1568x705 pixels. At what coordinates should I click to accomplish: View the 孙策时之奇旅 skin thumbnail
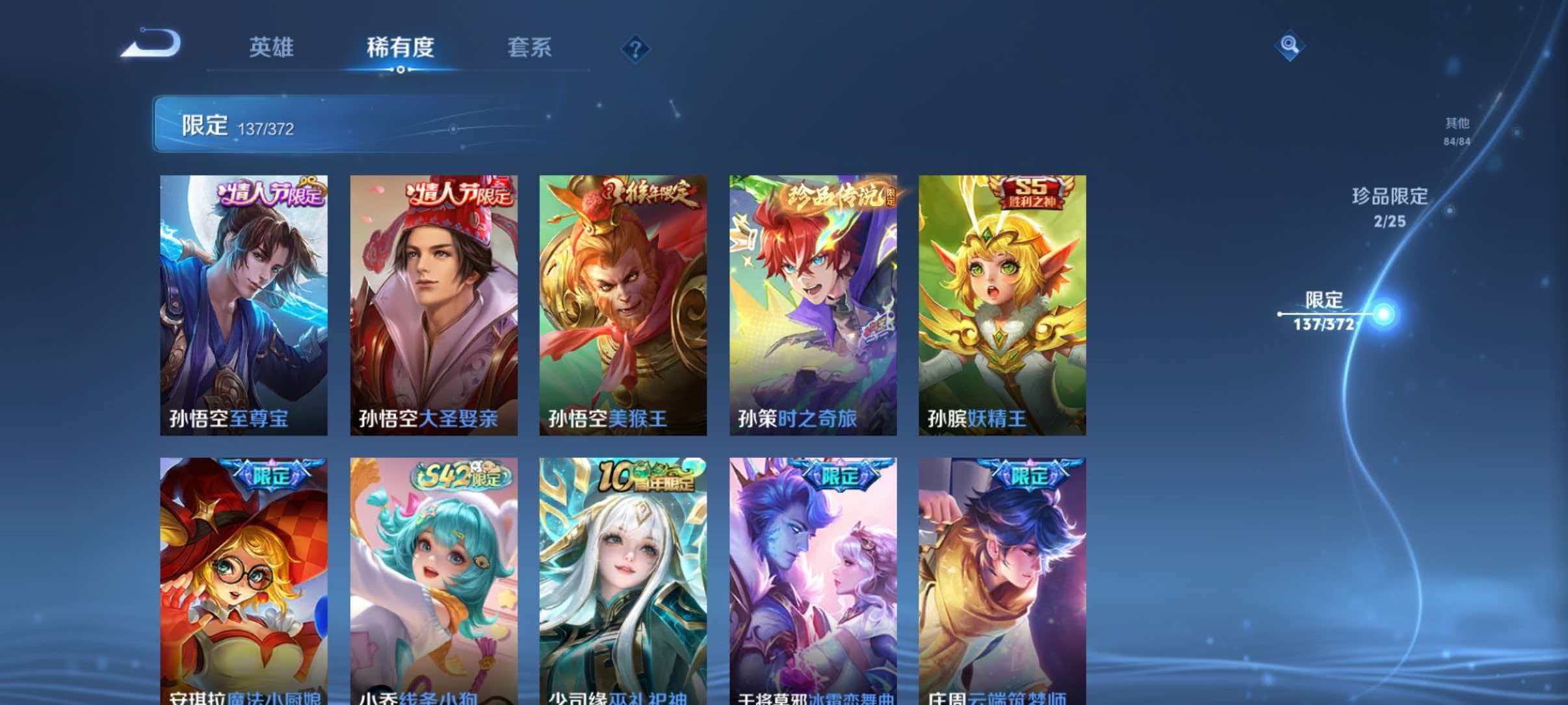(x=813, y=306)
